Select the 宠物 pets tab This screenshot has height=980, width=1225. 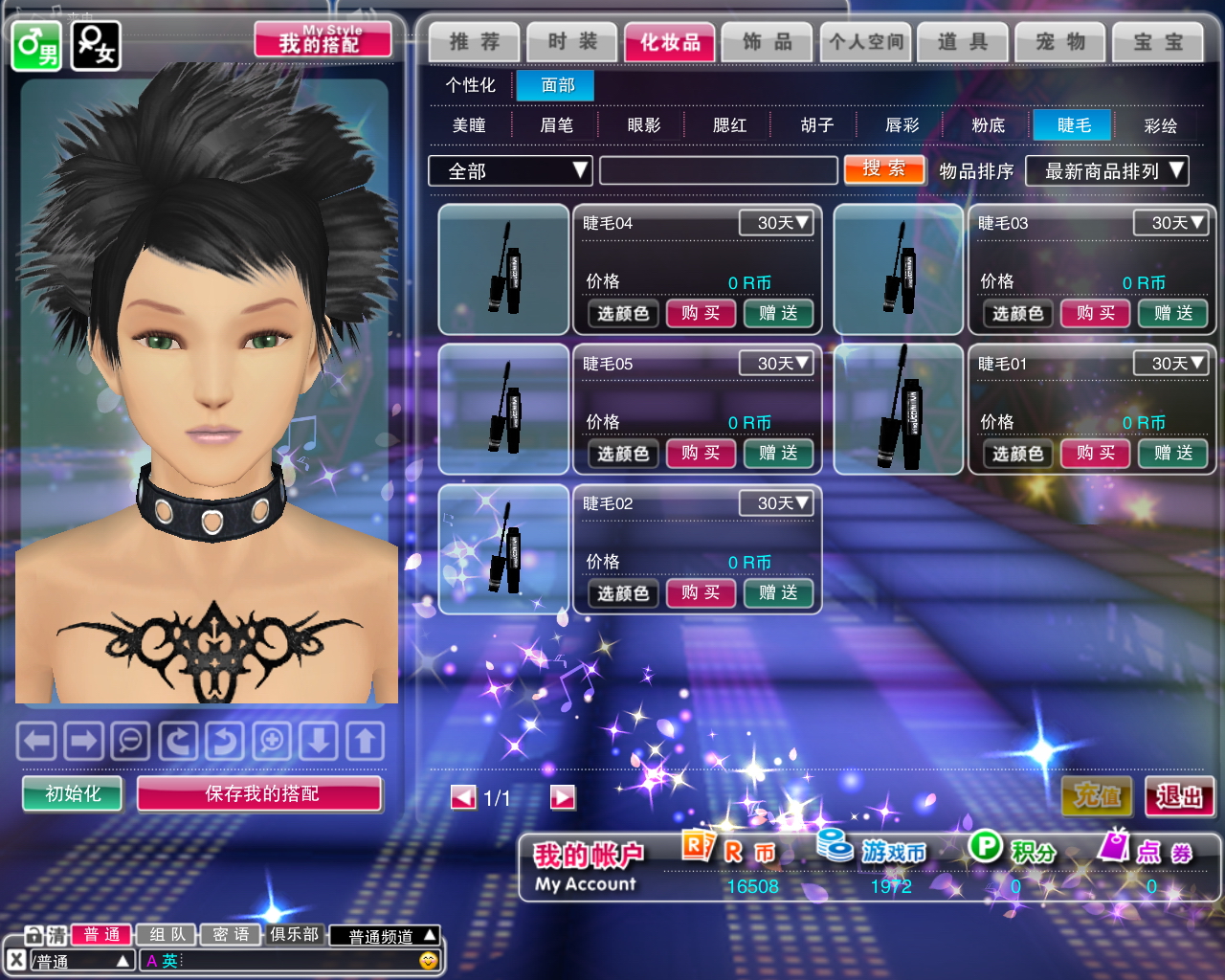1060,42
